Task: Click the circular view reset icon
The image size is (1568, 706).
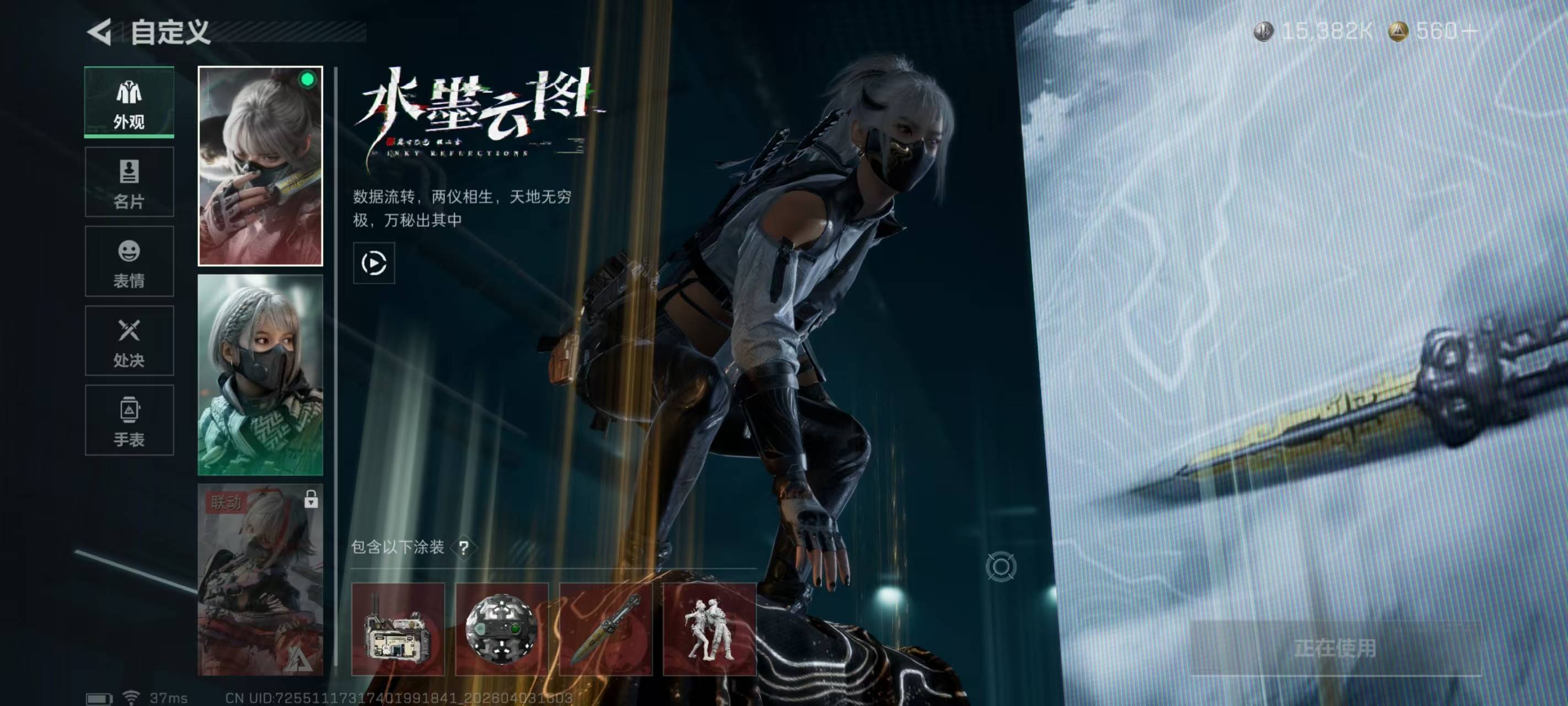Action: coord(1000,566)
